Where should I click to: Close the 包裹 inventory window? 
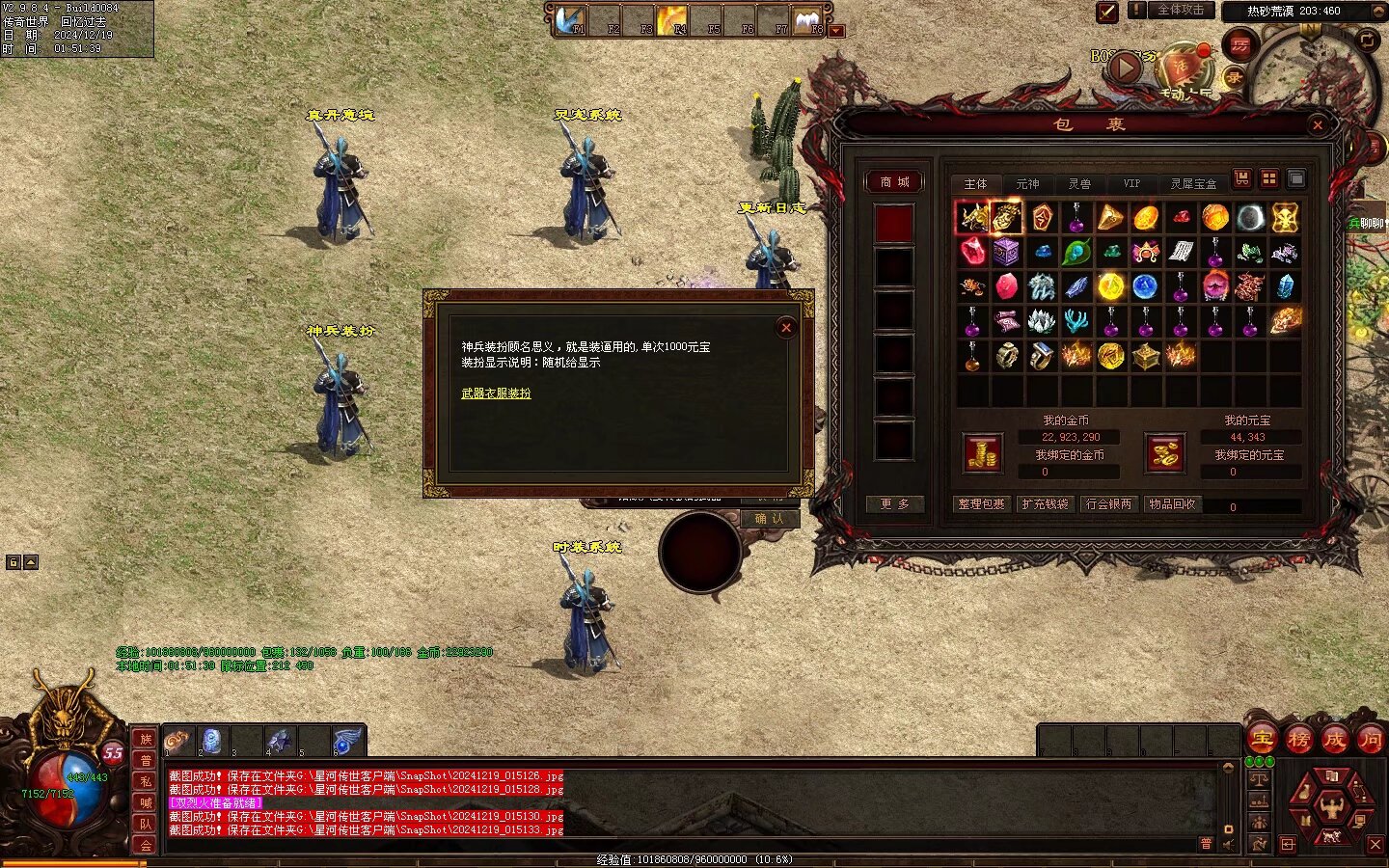tap(1318, 124)
